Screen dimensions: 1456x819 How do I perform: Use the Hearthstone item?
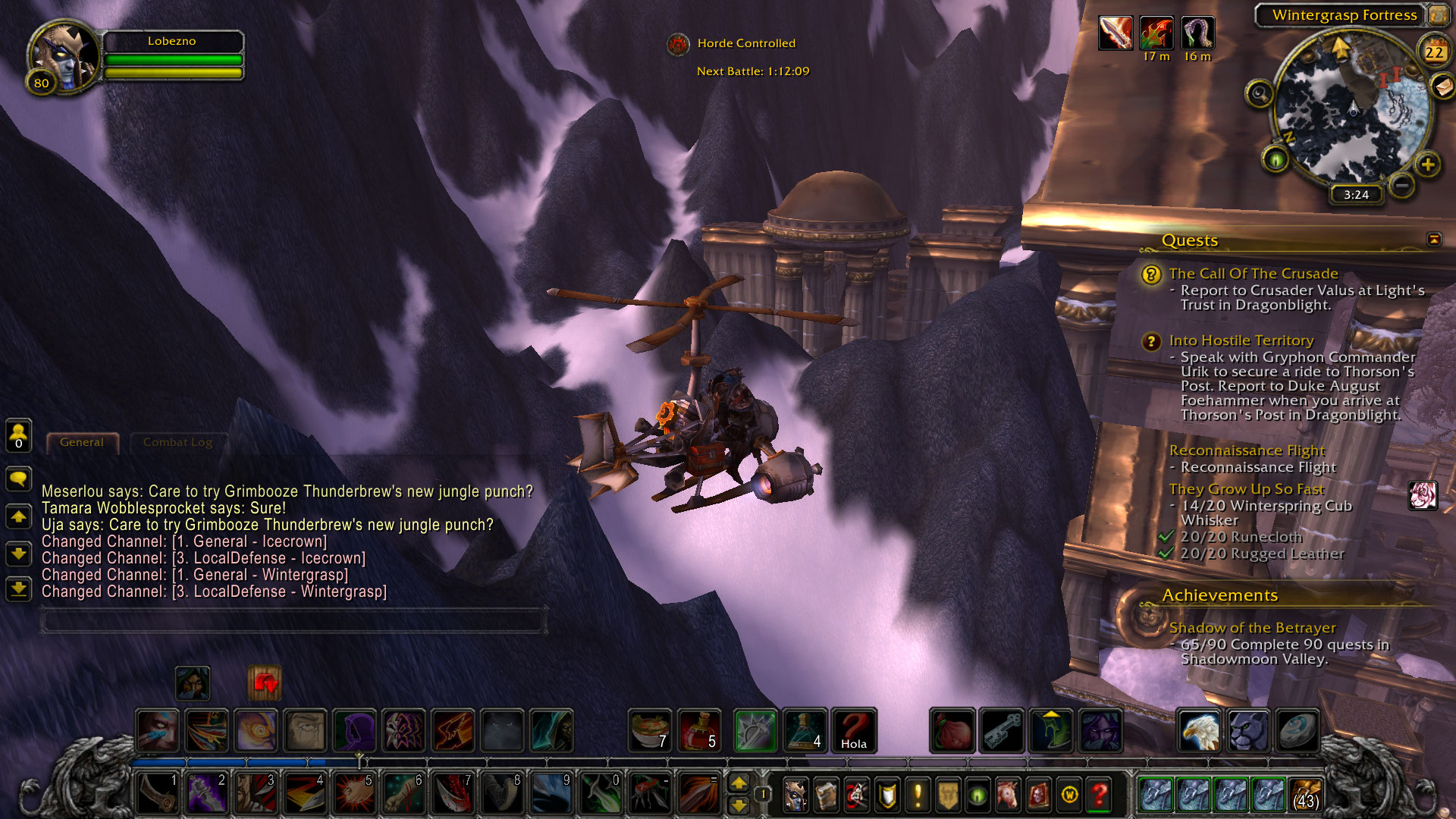(1297, 730)
